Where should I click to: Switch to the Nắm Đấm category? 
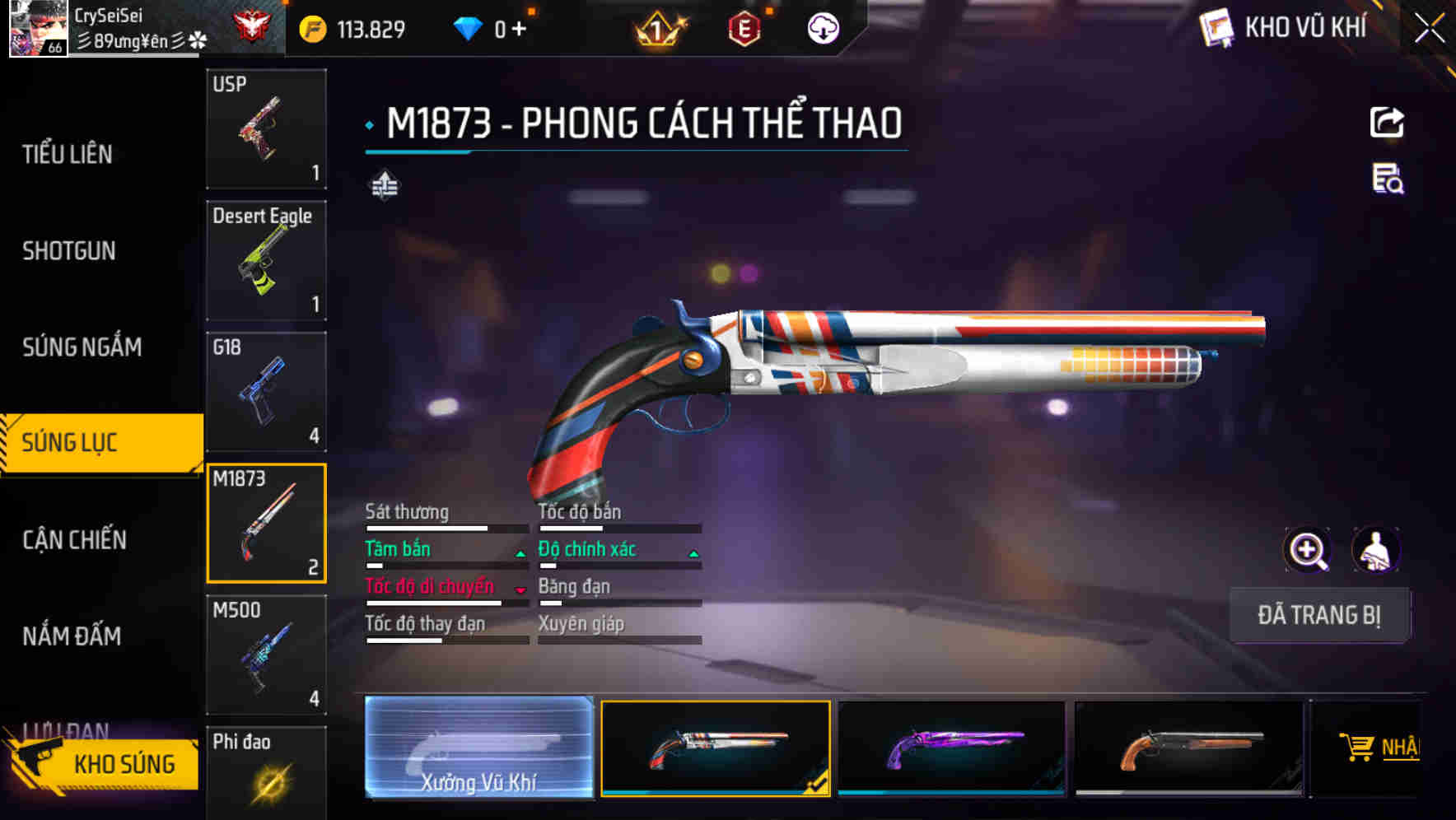72,636
